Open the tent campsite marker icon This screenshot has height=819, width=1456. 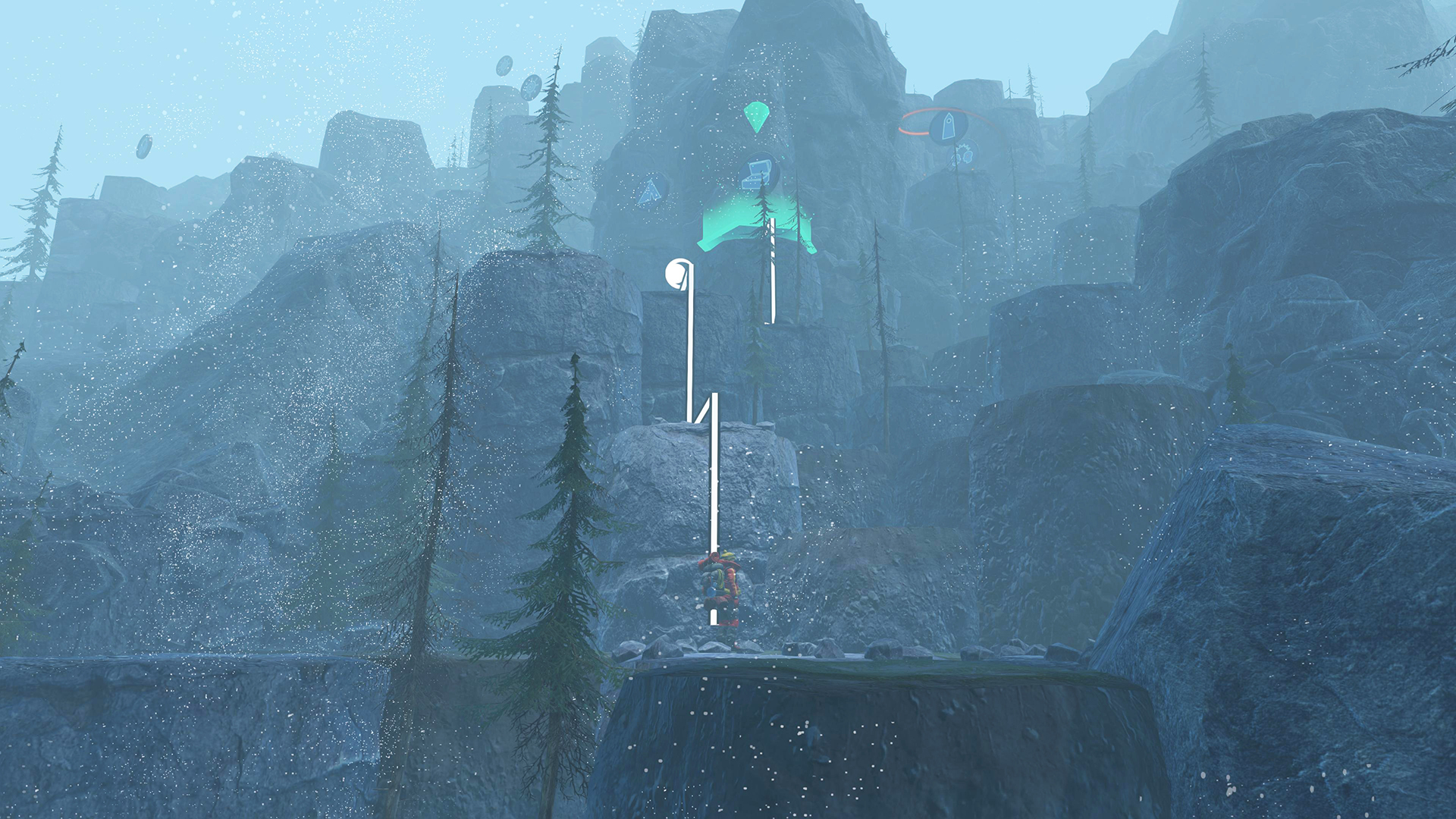(x=651, y=192)
